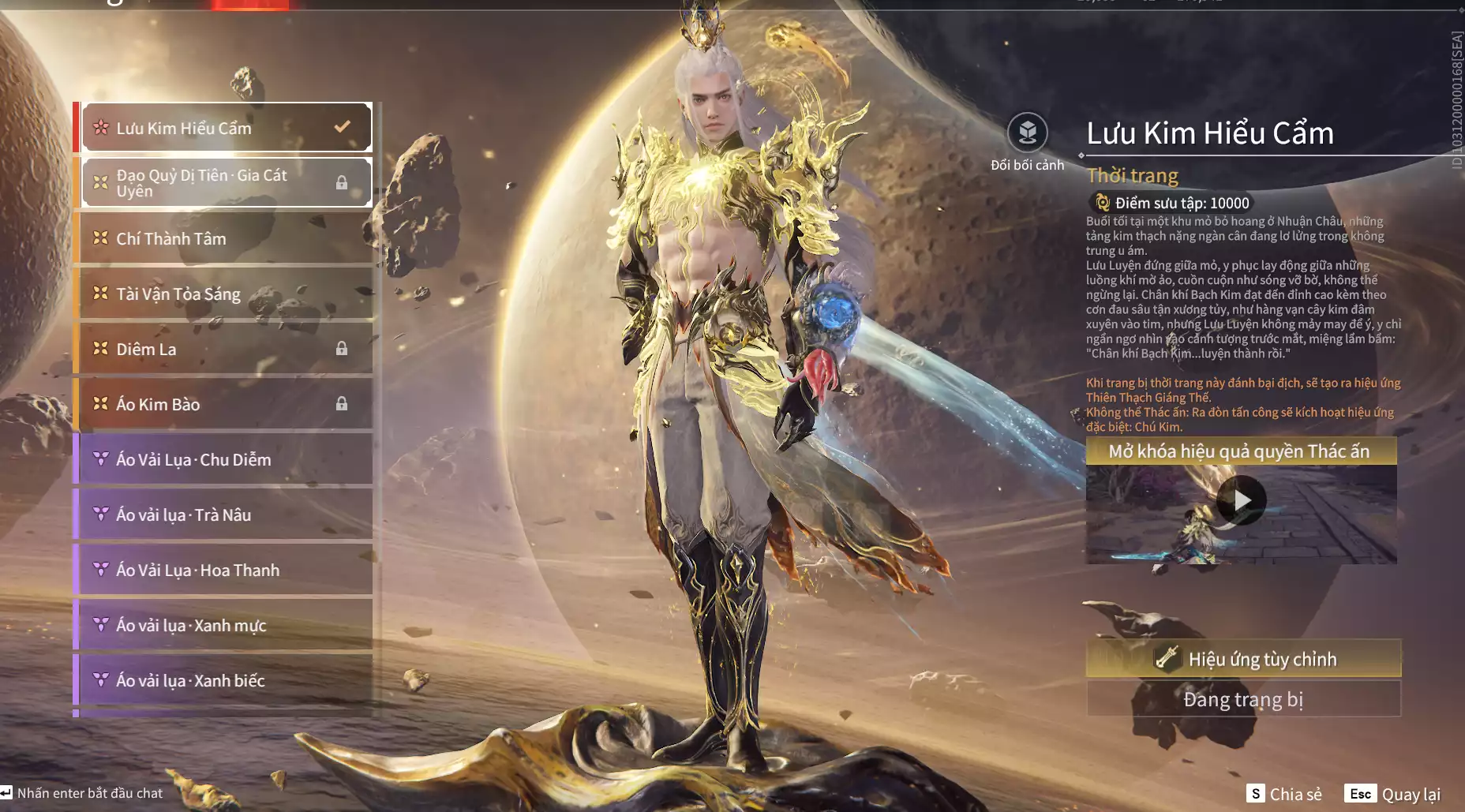Choose the Áo Kim Bào outfit

227,404
